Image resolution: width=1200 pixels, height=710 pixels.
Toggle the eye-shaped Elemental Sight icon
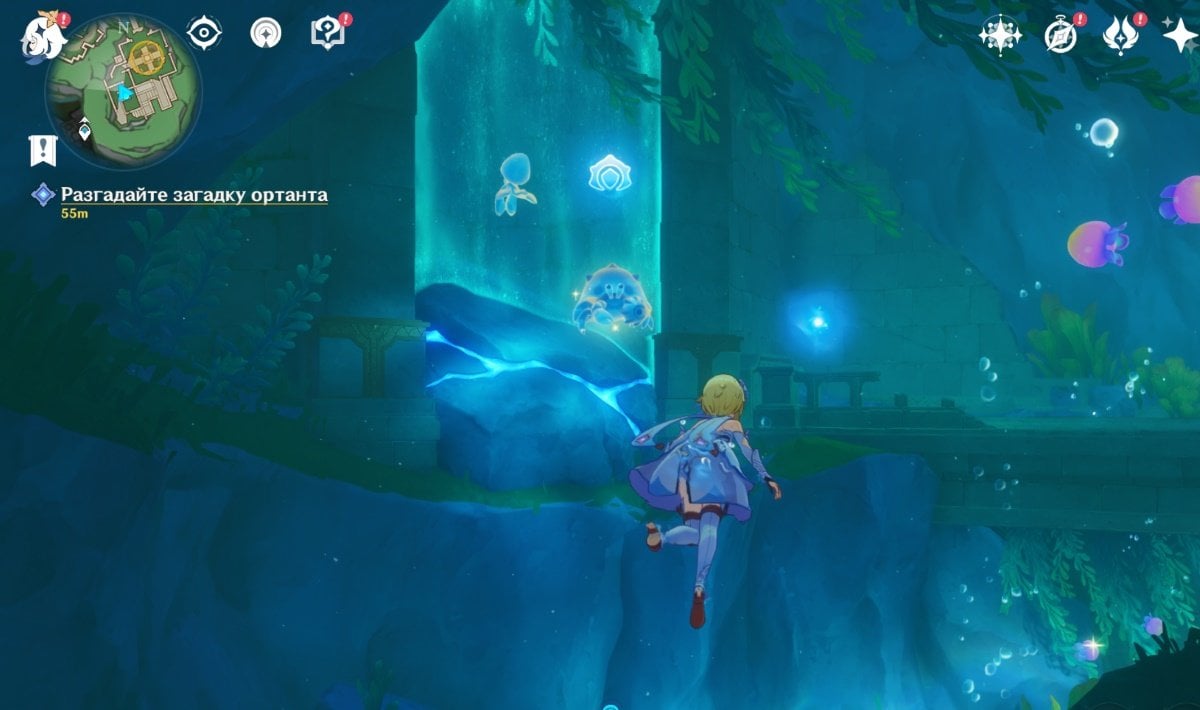204,33
